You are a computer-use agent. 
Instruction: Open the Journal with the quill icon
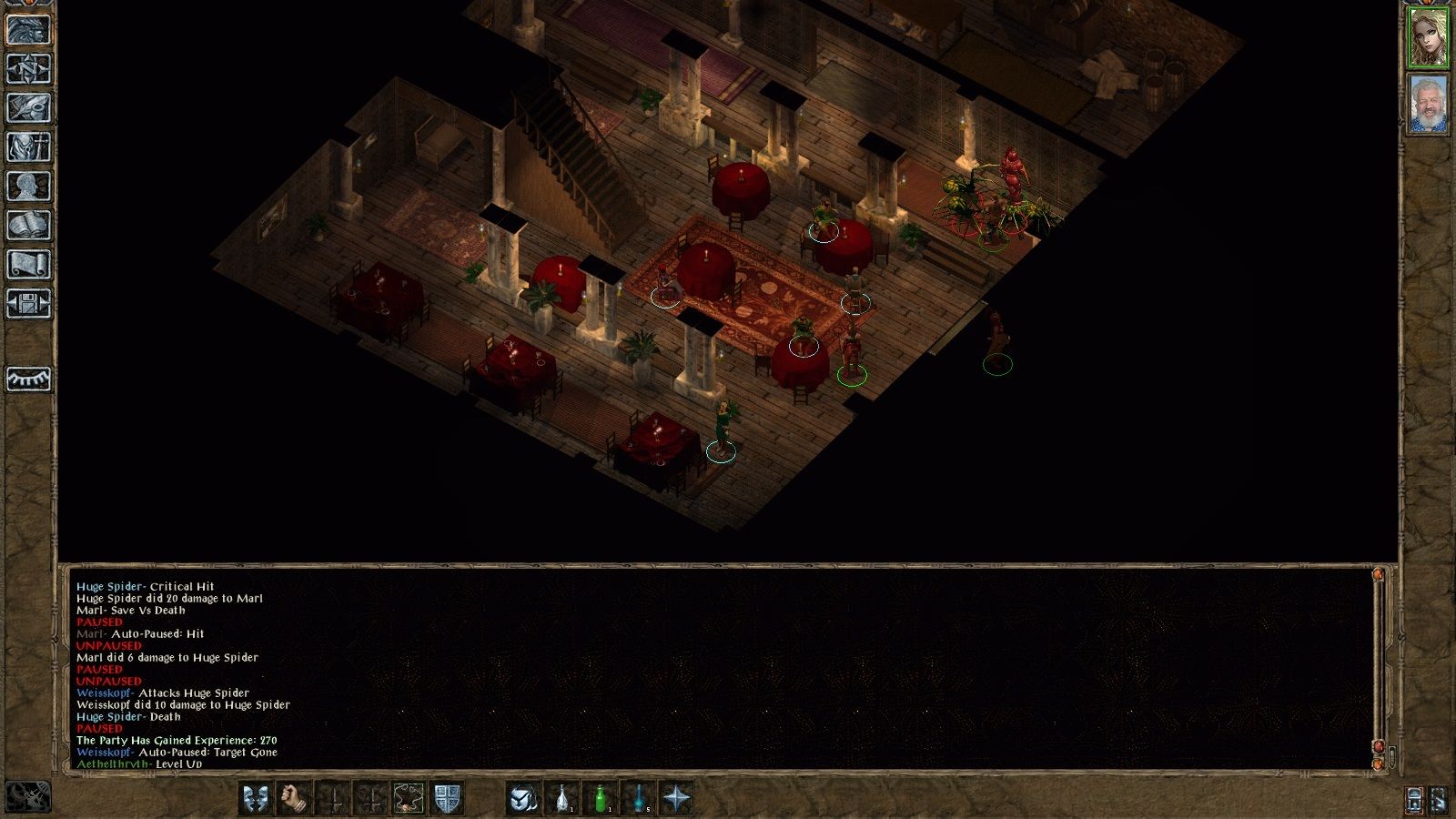tap(27, 107)
